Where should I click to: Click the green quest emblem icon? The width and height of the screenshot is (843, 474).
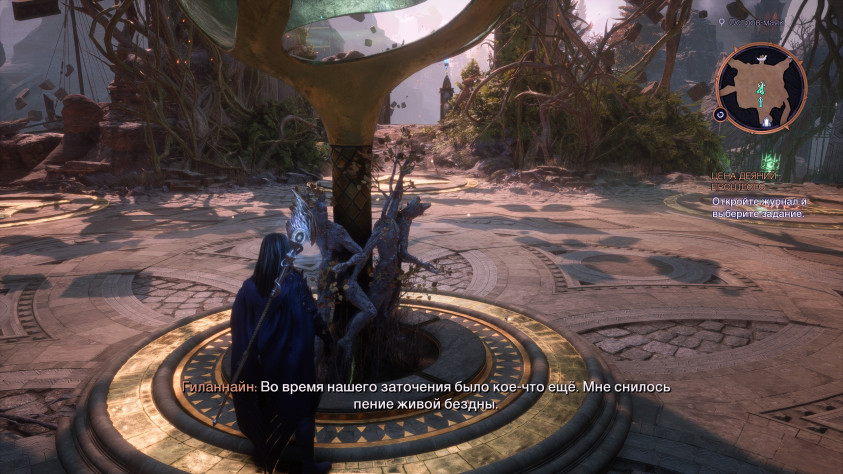(x=770, y=160)
